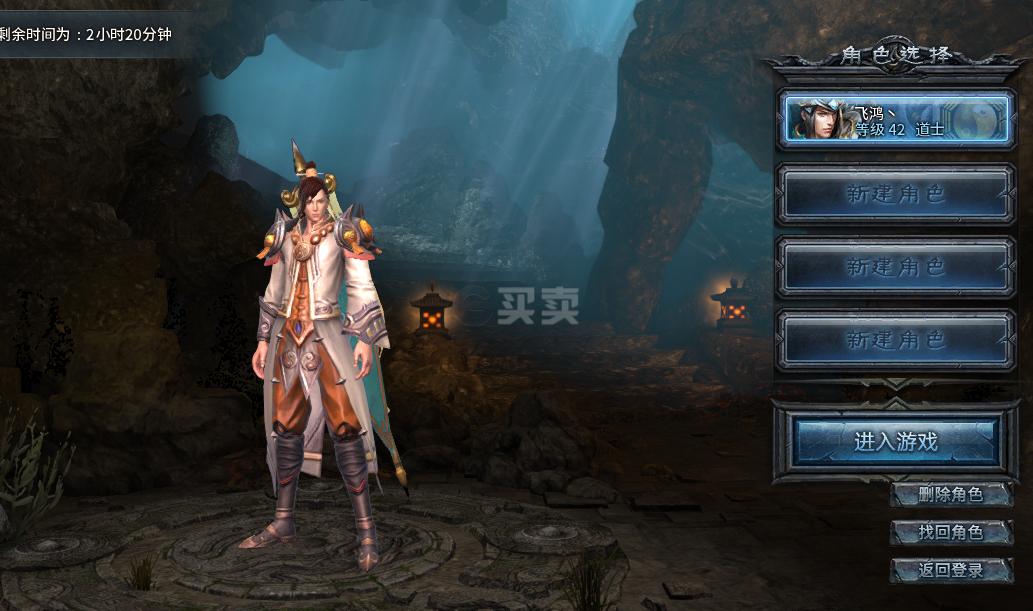The image size is (1033, 611).
Task: Click the 进入游戏 button
Action: coord(896,441)
